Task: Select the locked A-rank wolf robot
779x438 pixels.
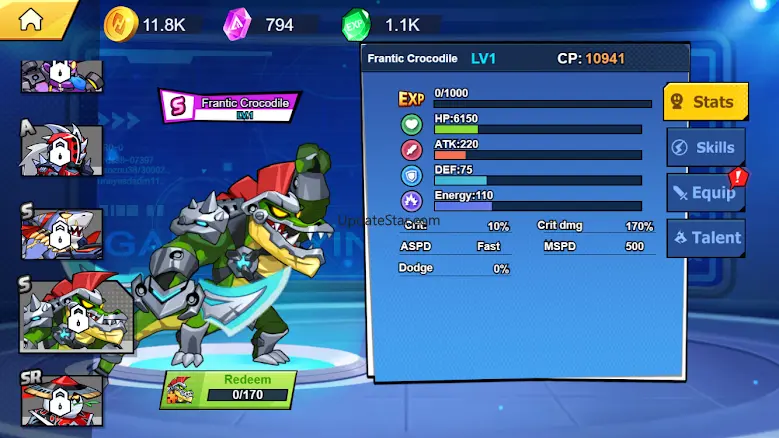Action: pos(62,151)
